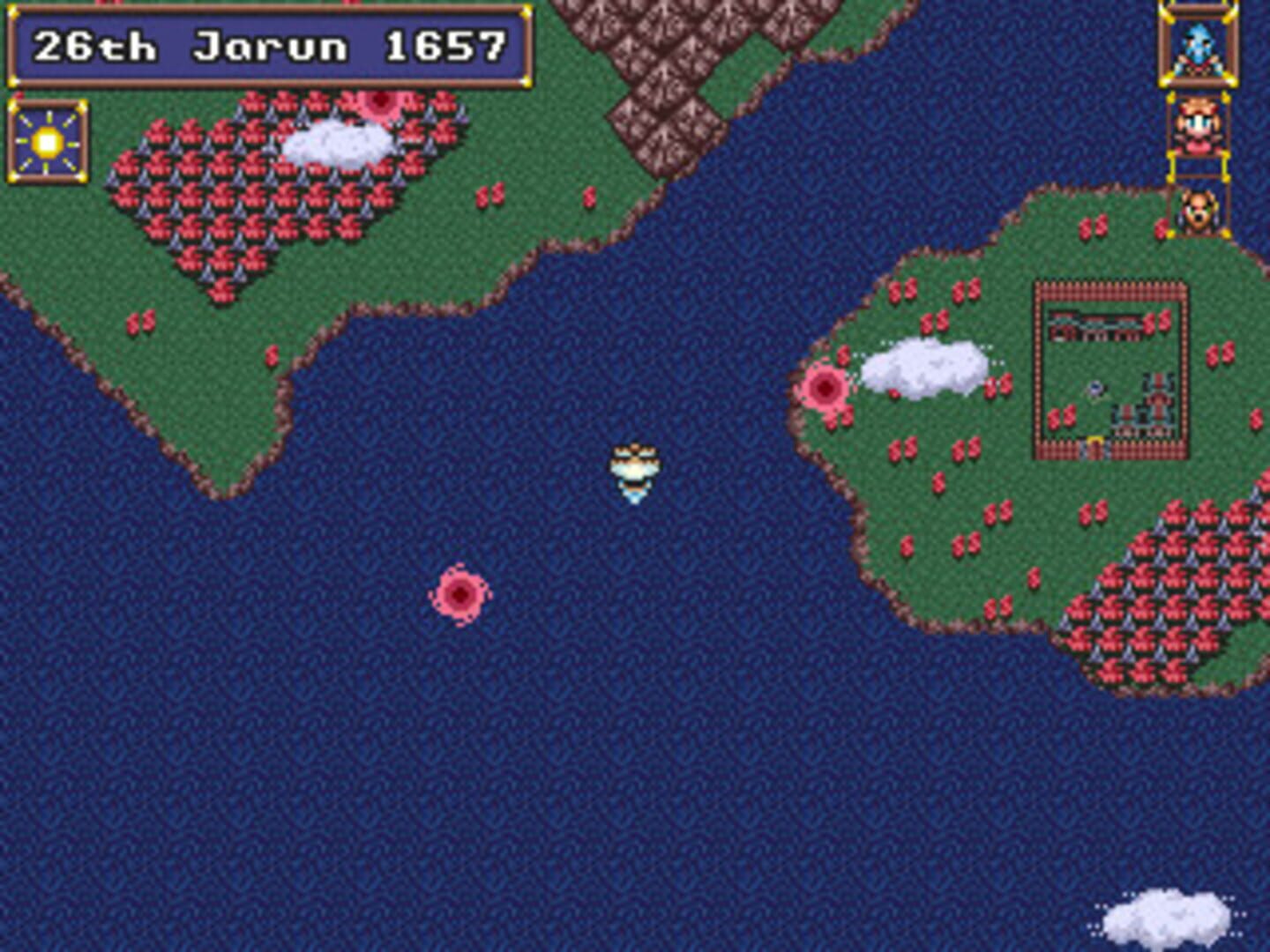This screenshot has height=952, width=1270.
Task: Click the villager sprite inside the walled town
Action: [x=1095, y=388]
